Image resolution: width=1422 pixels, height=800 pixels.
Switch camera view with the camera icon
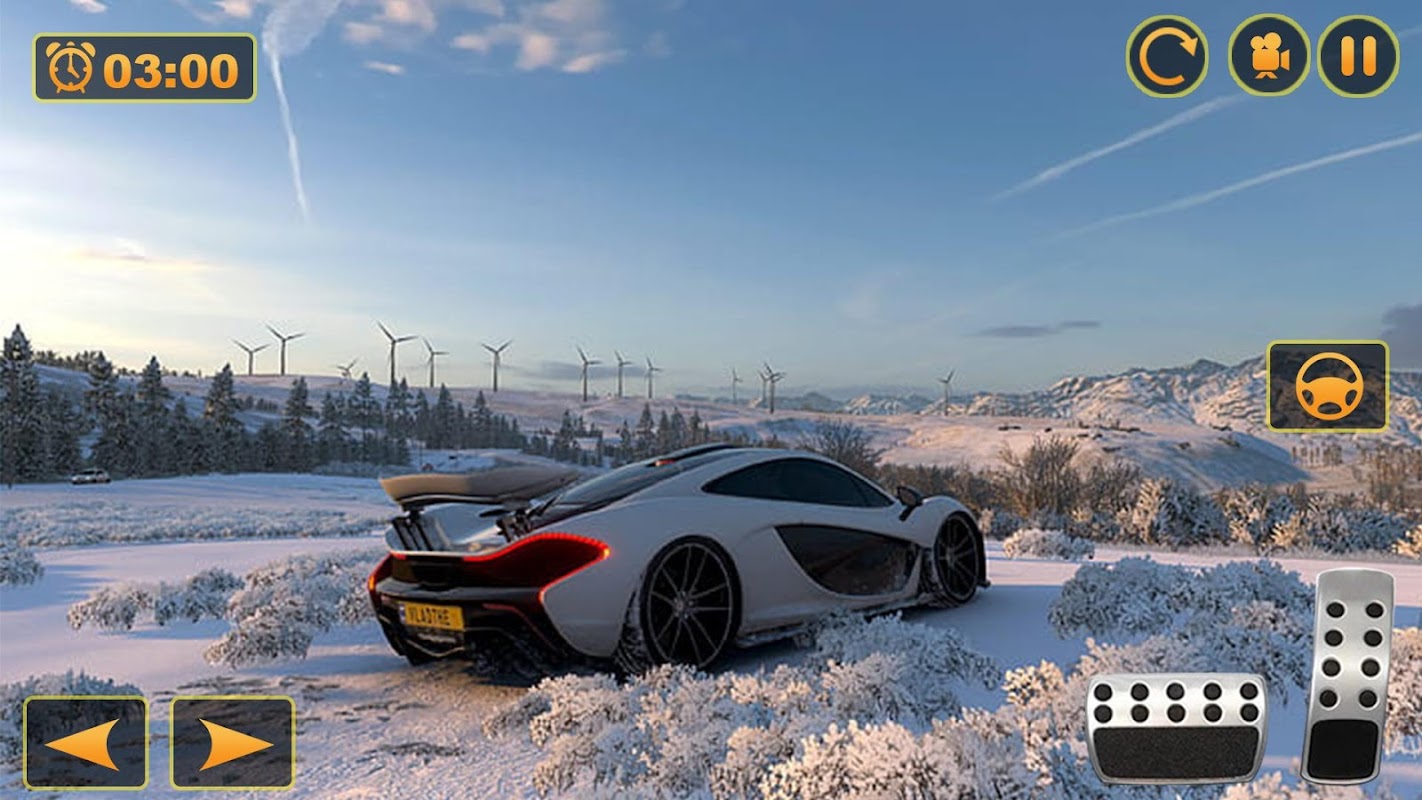click(x=1269, y=56)
